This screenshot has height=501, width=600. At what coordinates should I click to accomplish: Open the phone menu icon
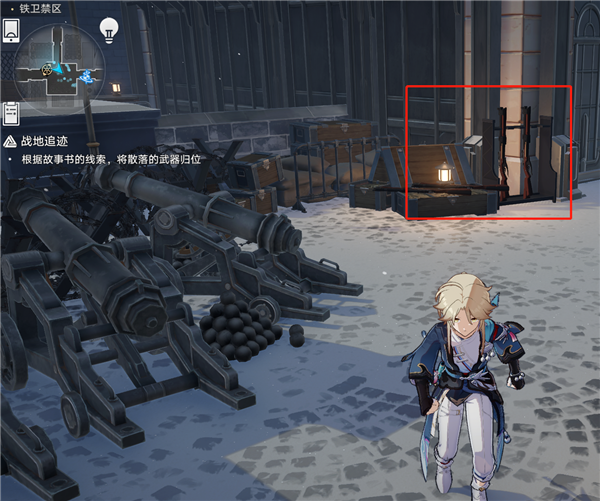tap(12, 28)
